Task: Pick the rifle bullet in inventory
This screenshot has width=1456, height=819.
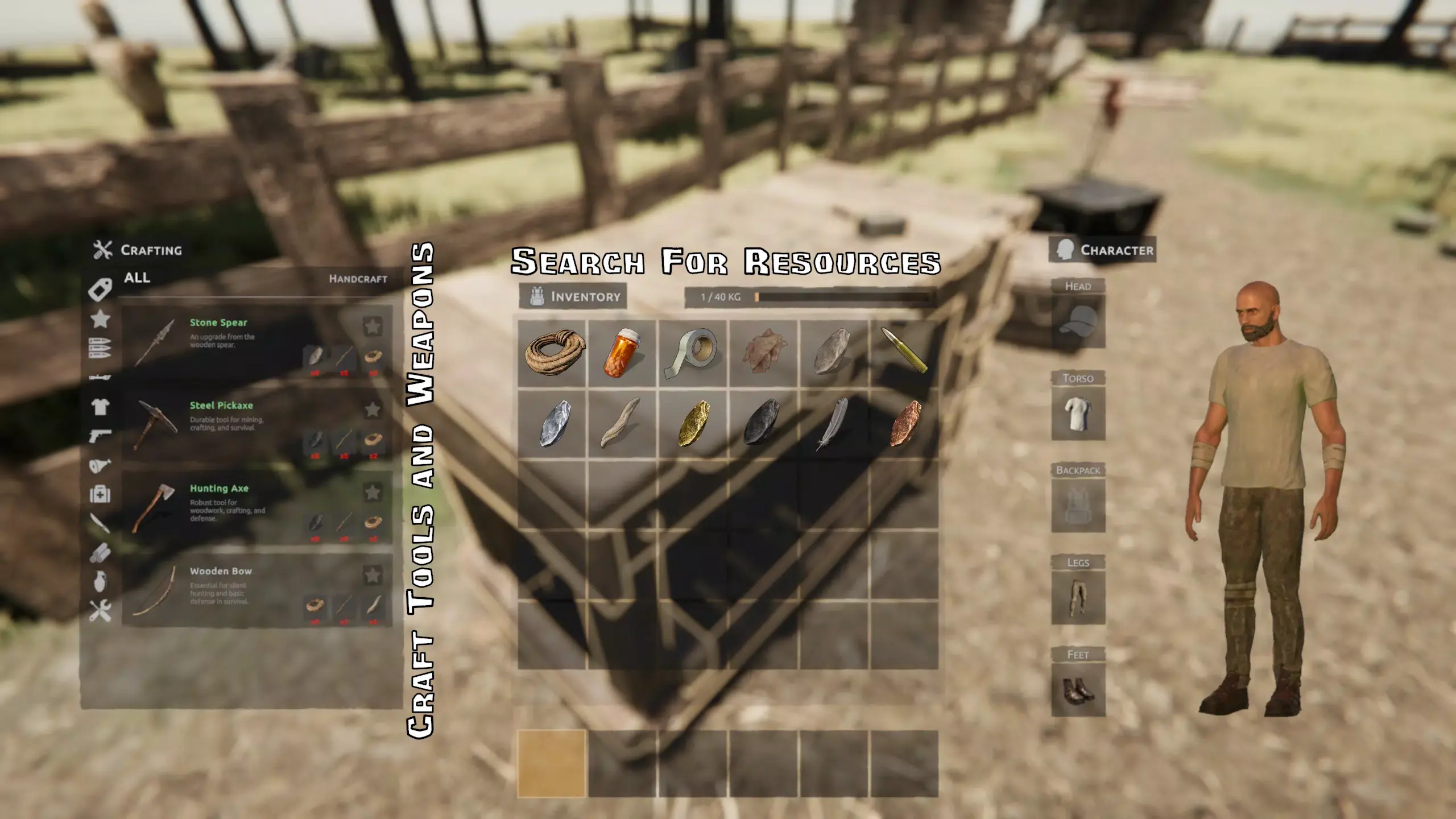Action: click(x=904, y=353)
